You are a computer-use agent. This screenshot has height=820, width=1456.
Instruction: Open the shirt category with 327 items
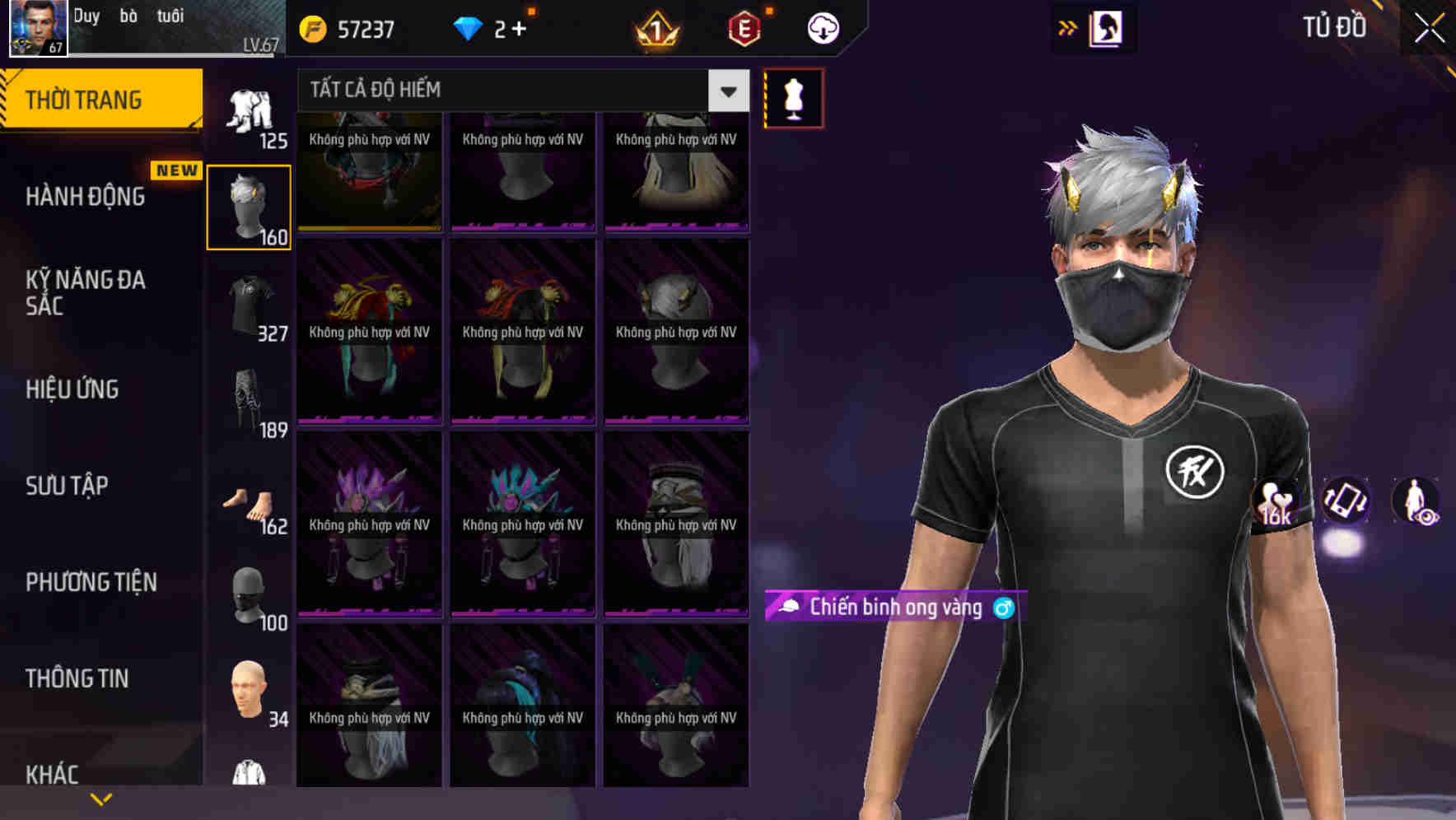pyautogui.click(x=249, y=305)
